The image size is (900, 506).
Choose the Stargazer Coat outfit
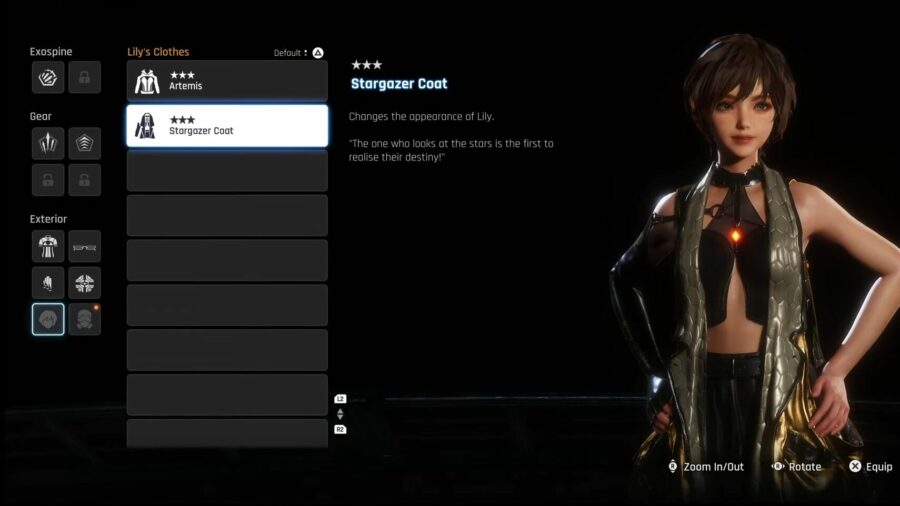[227, 126]
